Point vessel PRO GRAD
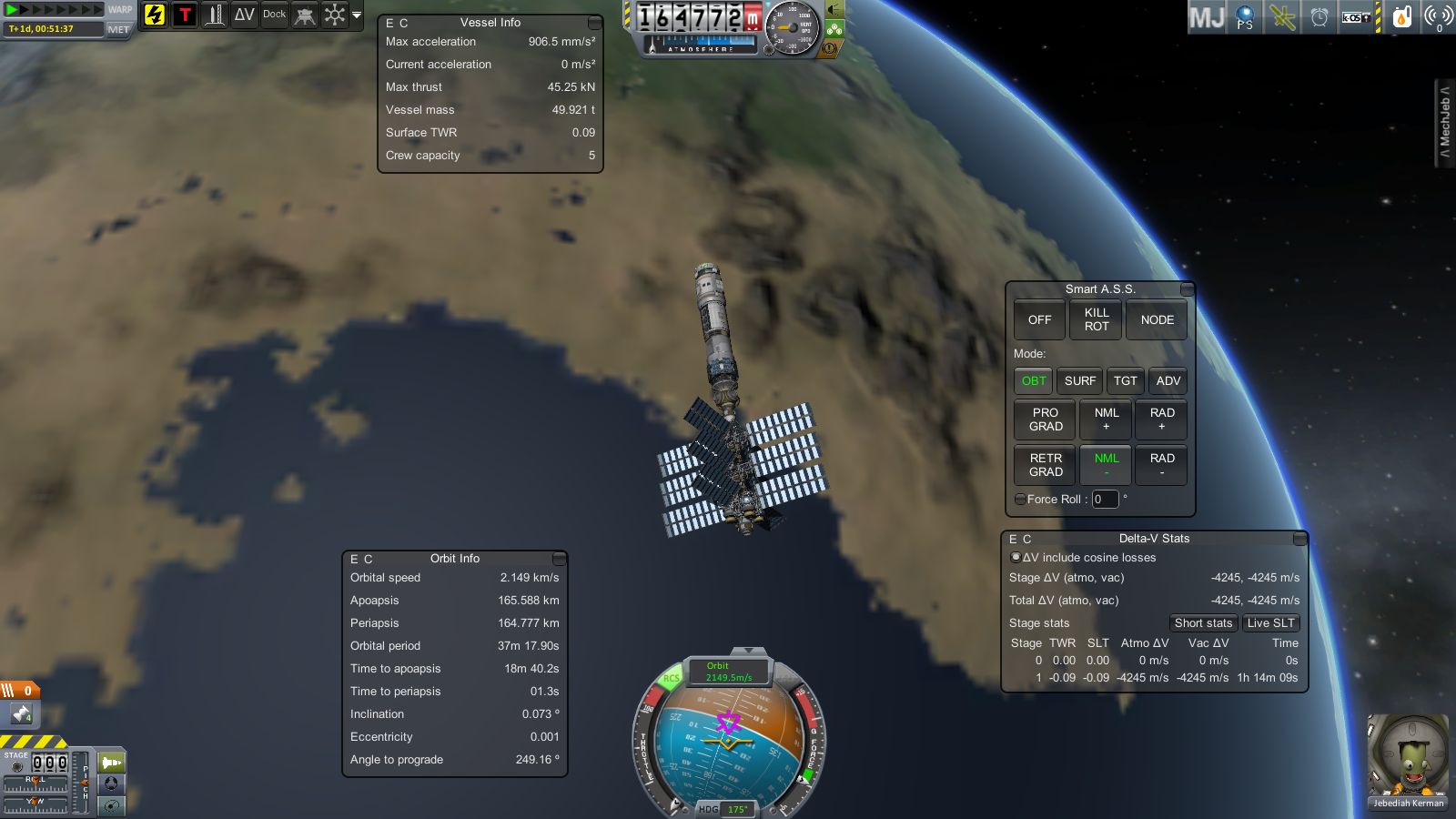 pos(1046,420)
